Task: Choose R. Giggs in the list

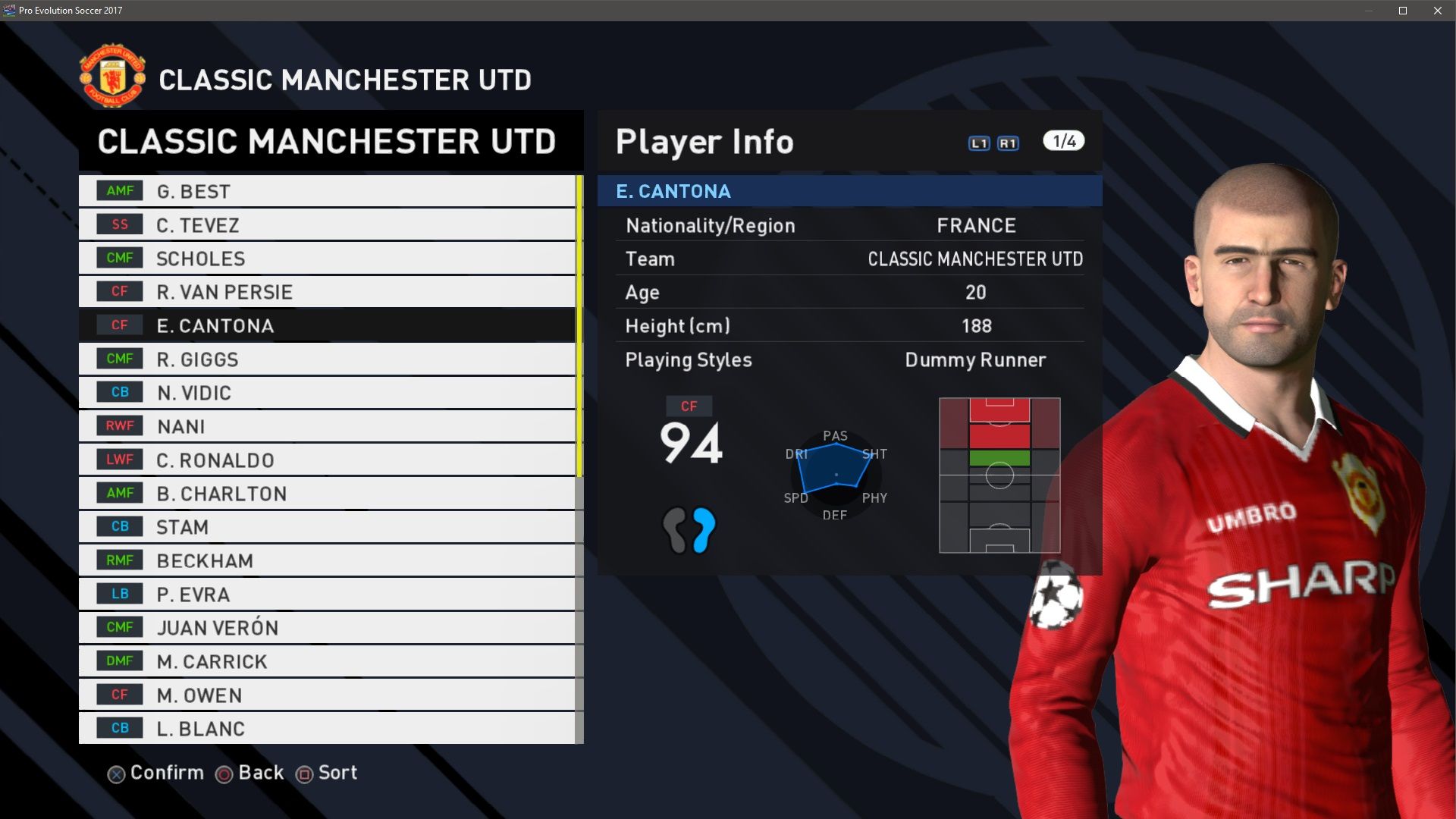Action: click(326, 359)
